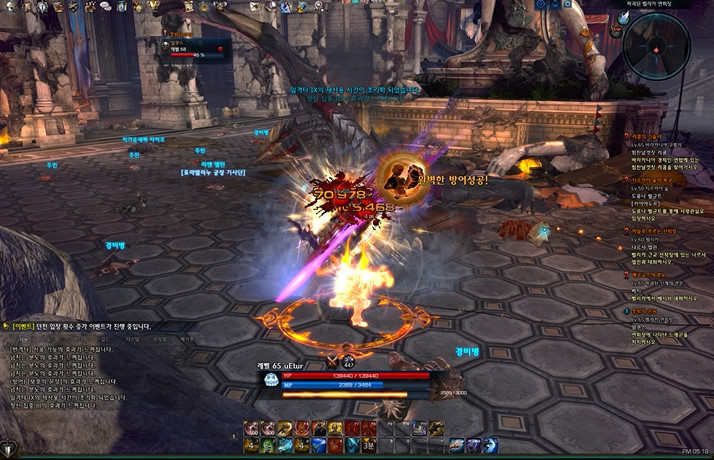This screenshot has height=460, width=714.
Task: Activate the first skill in the top hotbar row
Action: click(x=251, y=428)
